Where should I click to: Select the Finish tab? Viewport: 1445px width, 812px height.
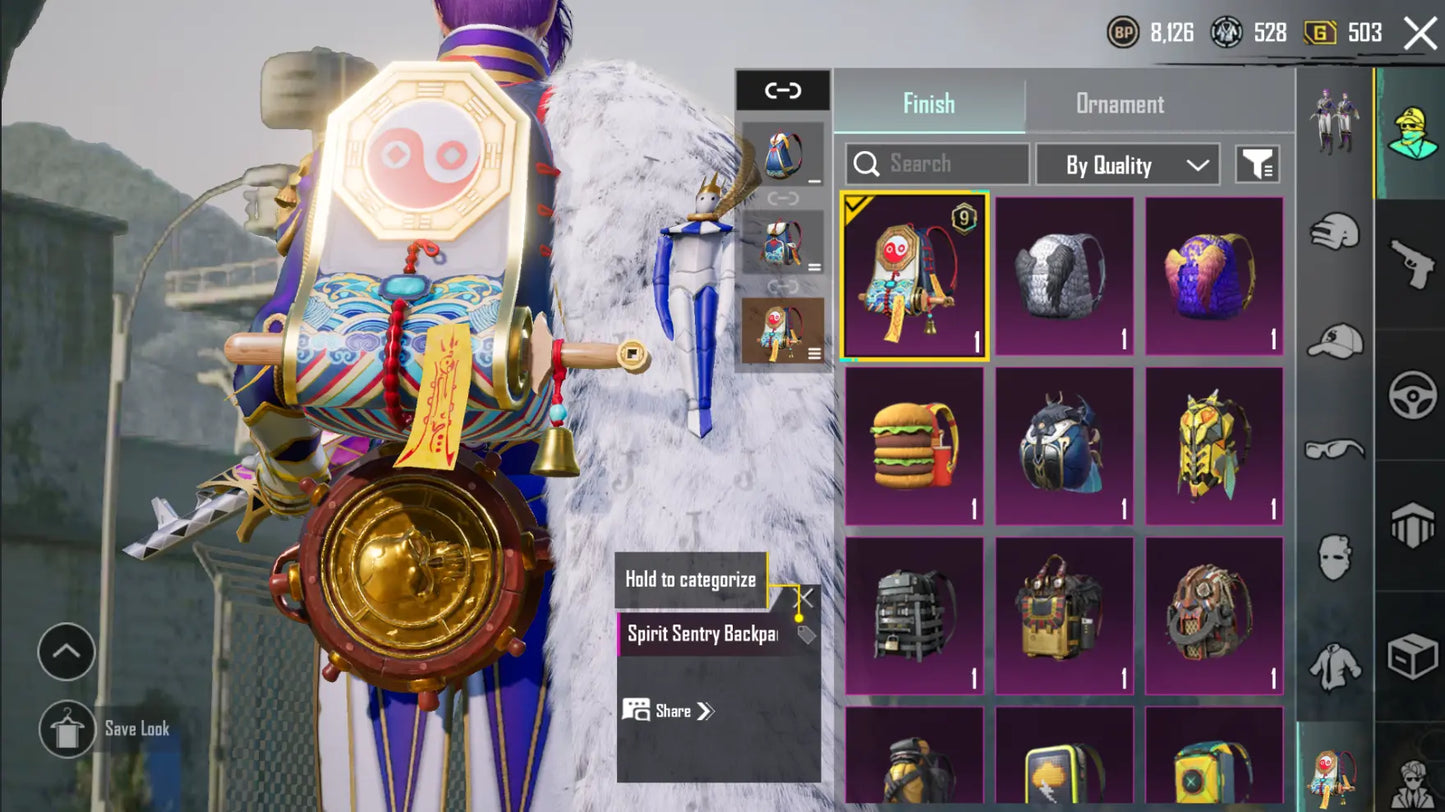928,104
